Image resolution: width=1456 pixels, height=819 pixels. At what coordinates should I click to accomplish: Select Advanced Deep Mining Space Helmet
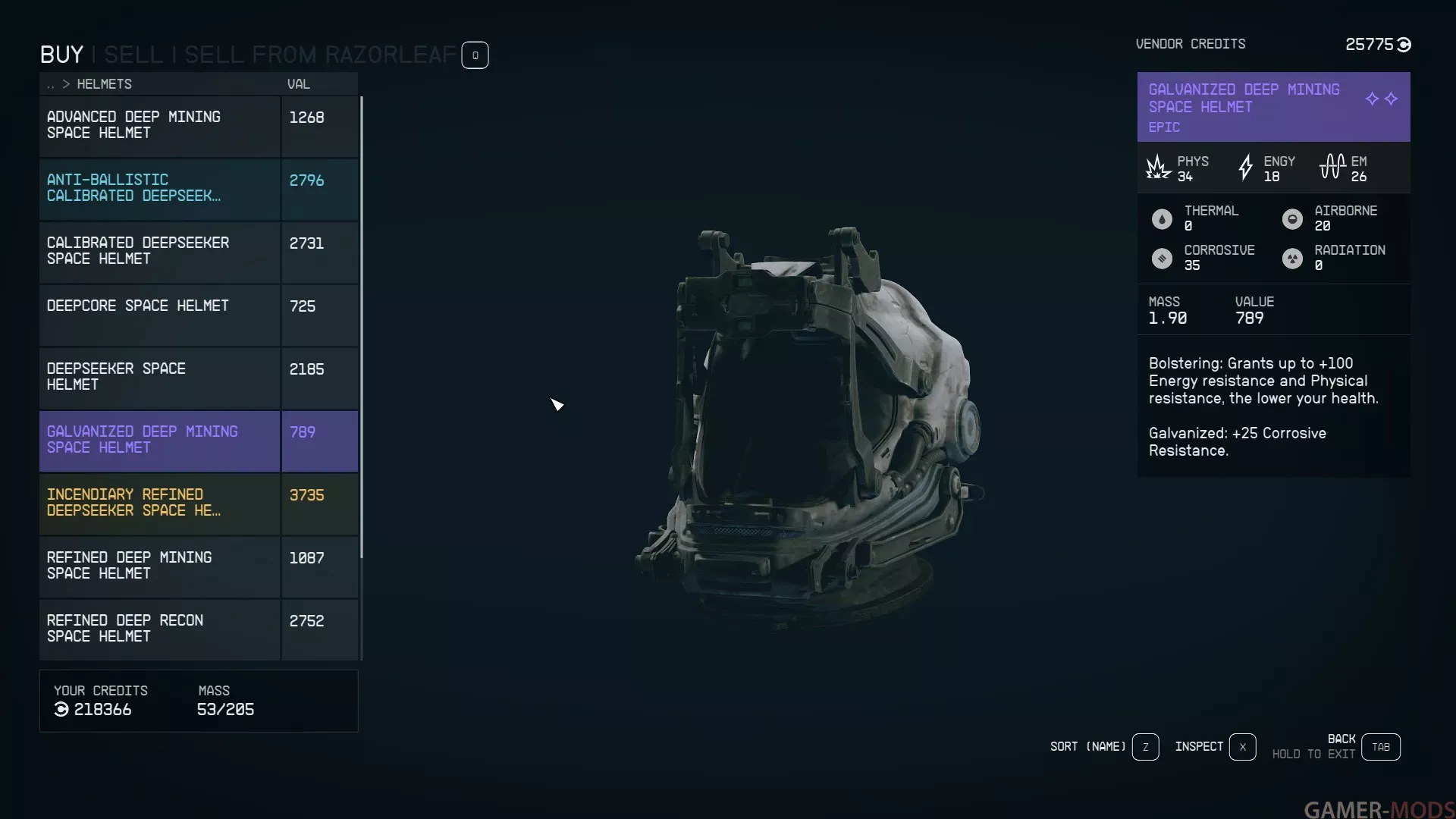click(x=159, y=125)
